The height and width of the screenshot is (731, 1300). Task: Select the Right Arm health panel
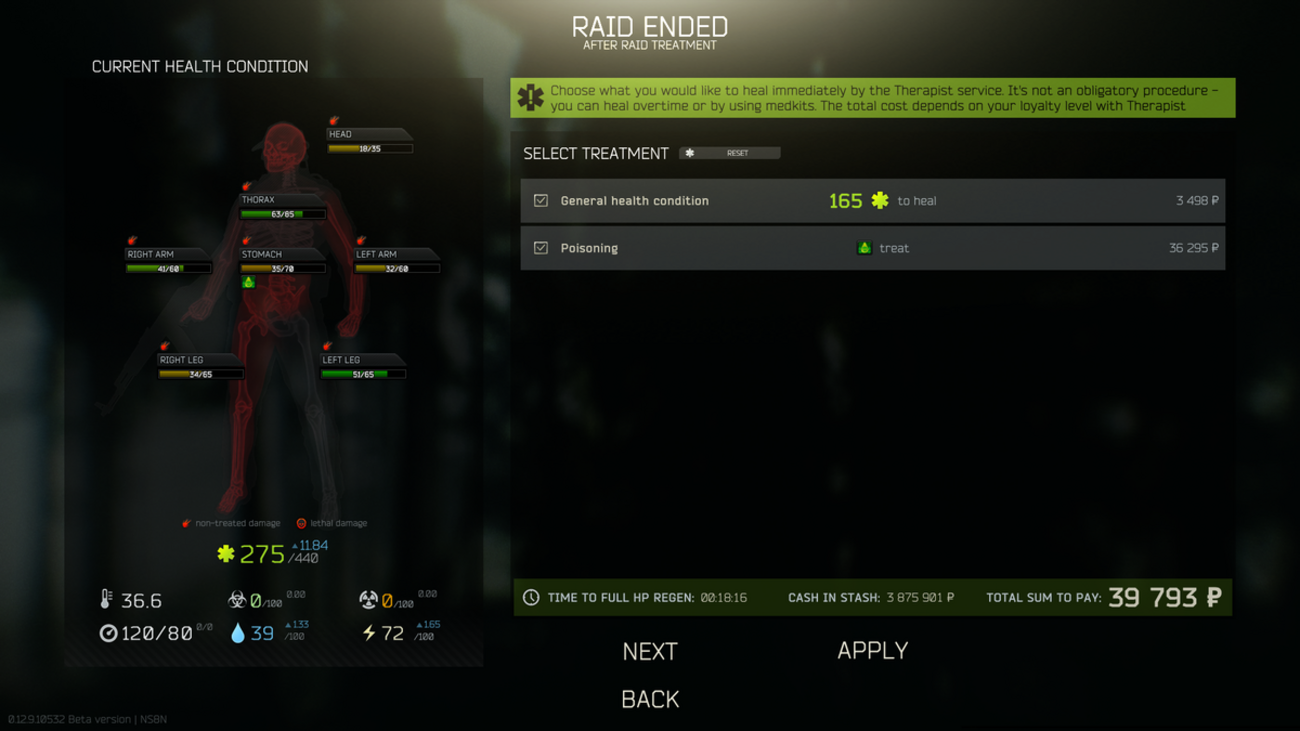(x=167, y=261)
